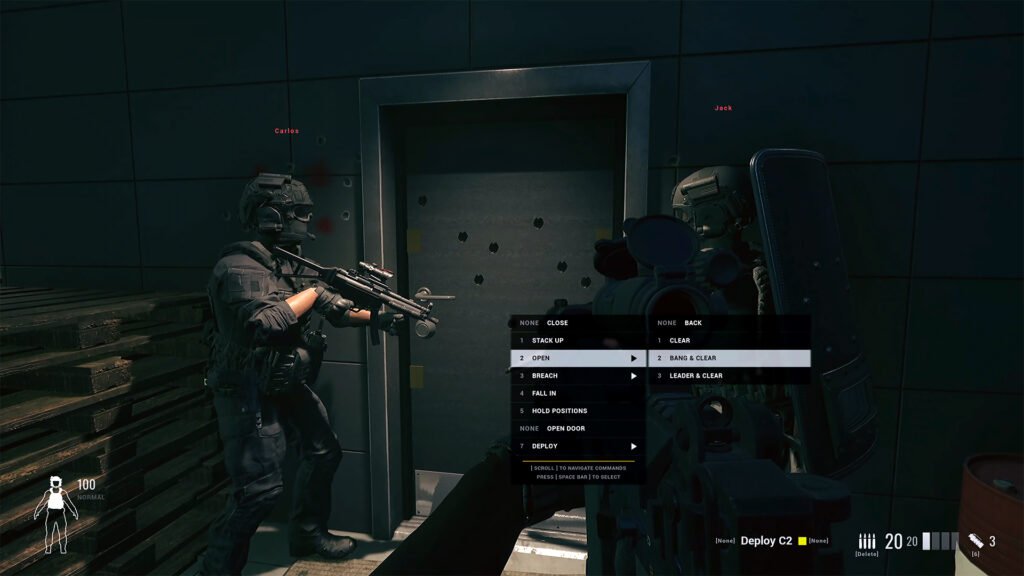Image resolution: width=1024 pixels, height=576 pixels.
Task: Choose the Open command entry
Action: [x=576, y=358]
